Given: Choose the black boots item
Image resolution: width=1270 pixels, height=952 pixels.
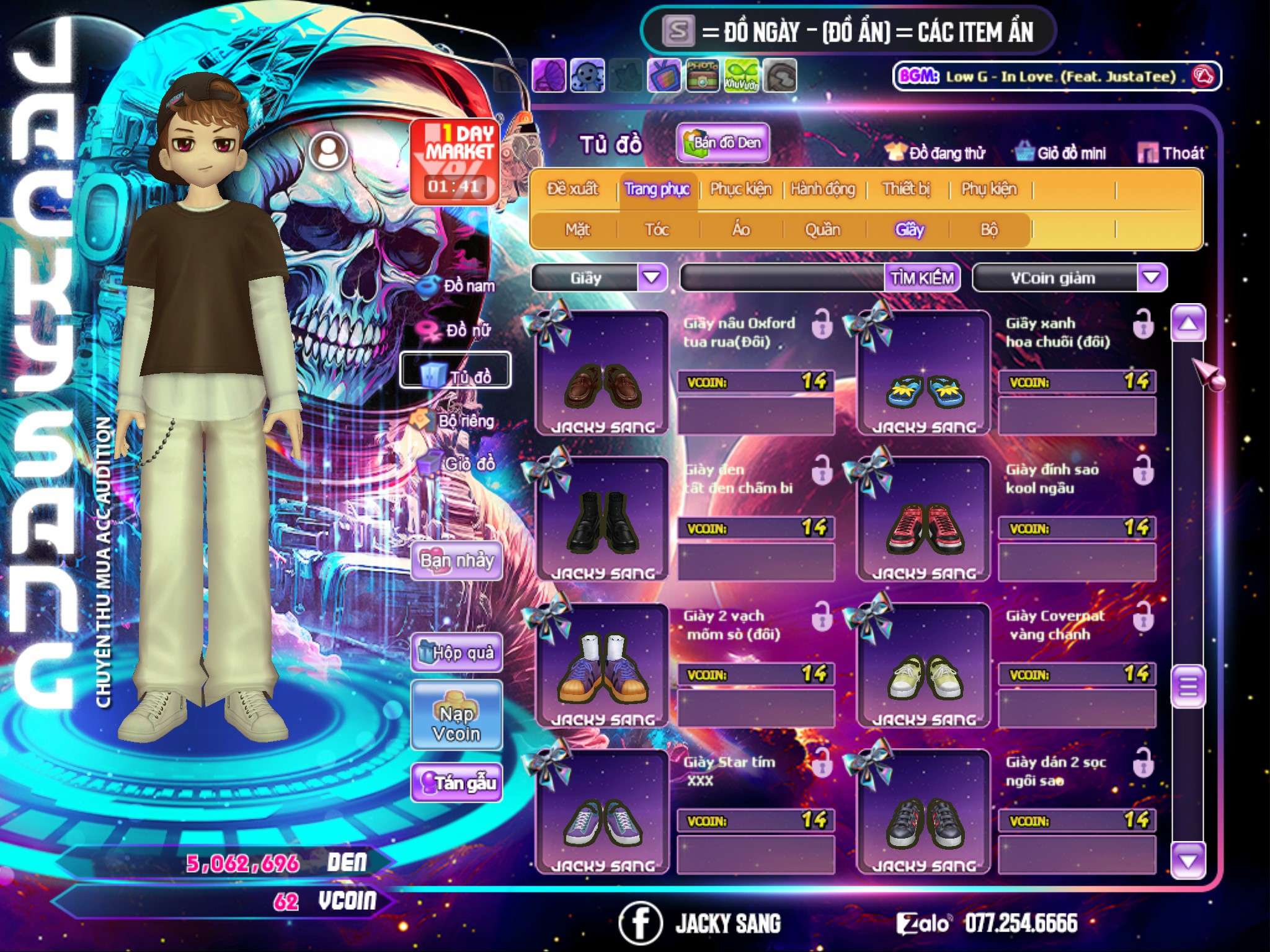Looking at the screenshot, I should [x=602, y=519].
